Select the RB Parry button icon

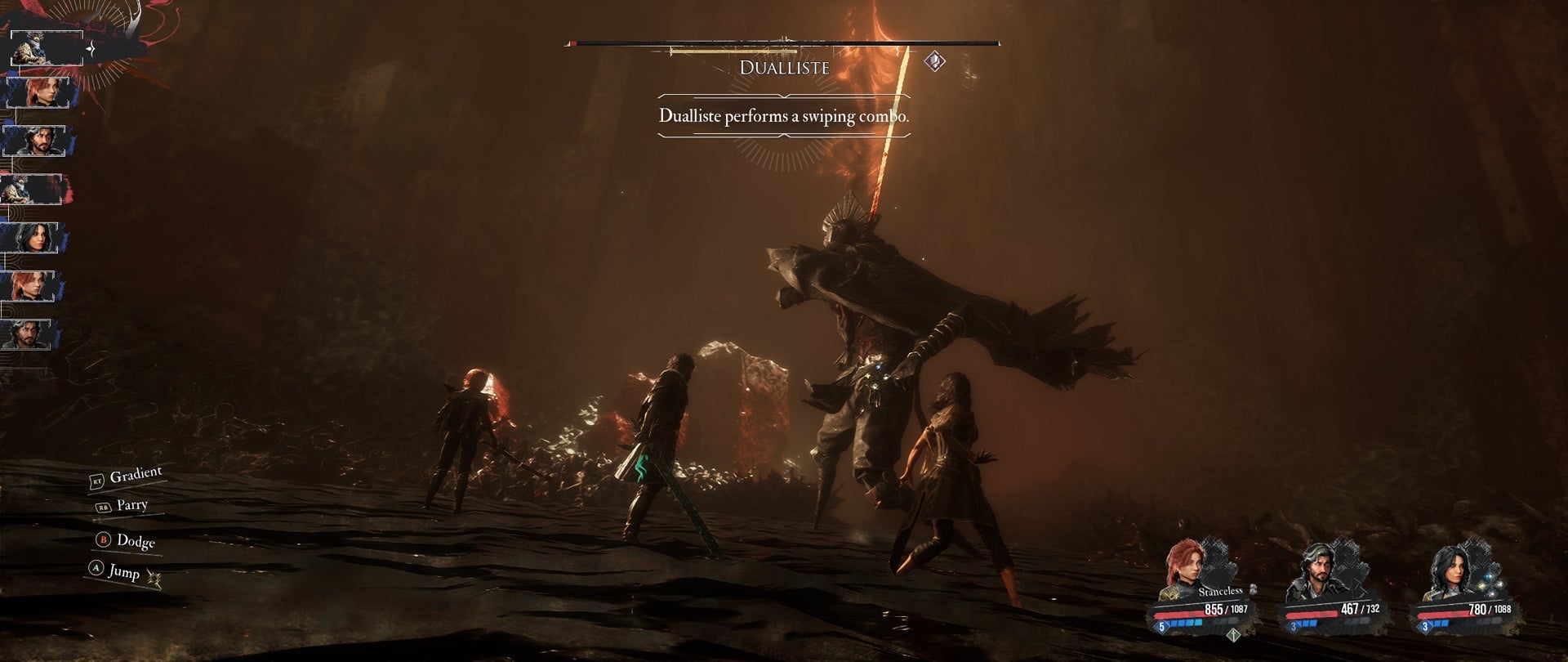point(103,507)
